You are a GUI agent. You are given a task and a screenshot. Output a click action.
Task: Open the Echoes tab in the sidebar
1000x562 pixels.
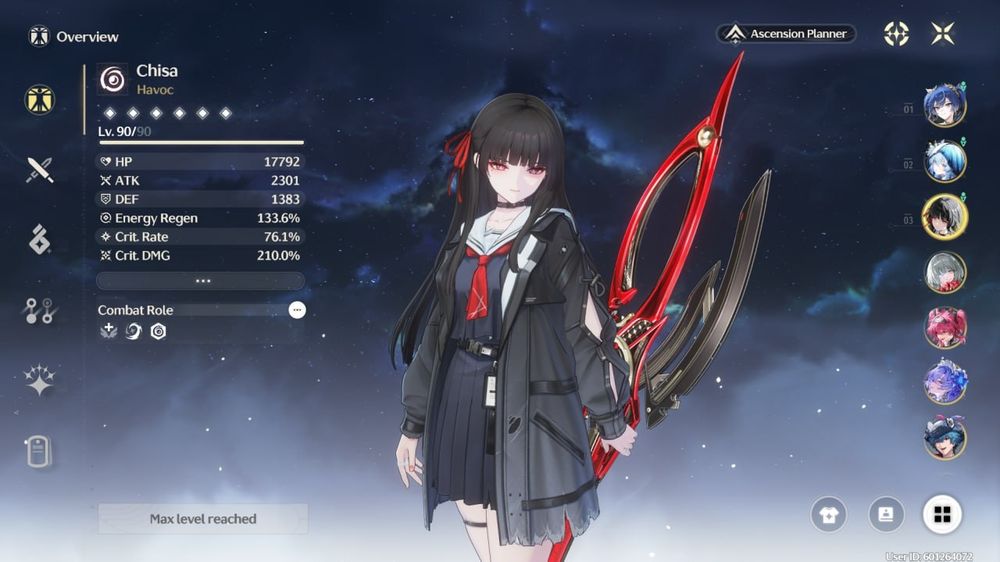pyautogui.click(x=40, y=240)
